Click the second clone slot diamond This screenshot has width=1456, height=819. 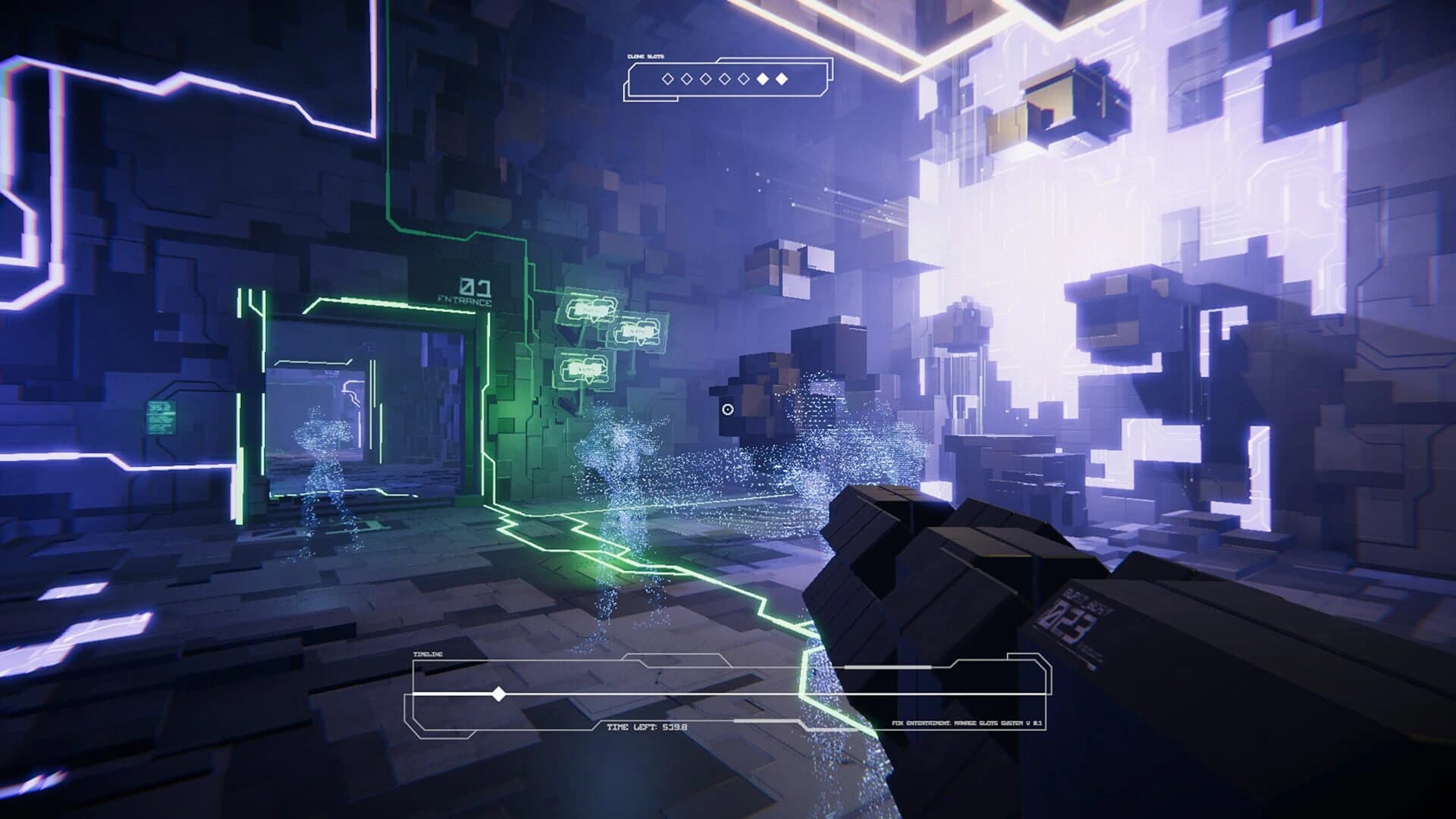[686, 78]
